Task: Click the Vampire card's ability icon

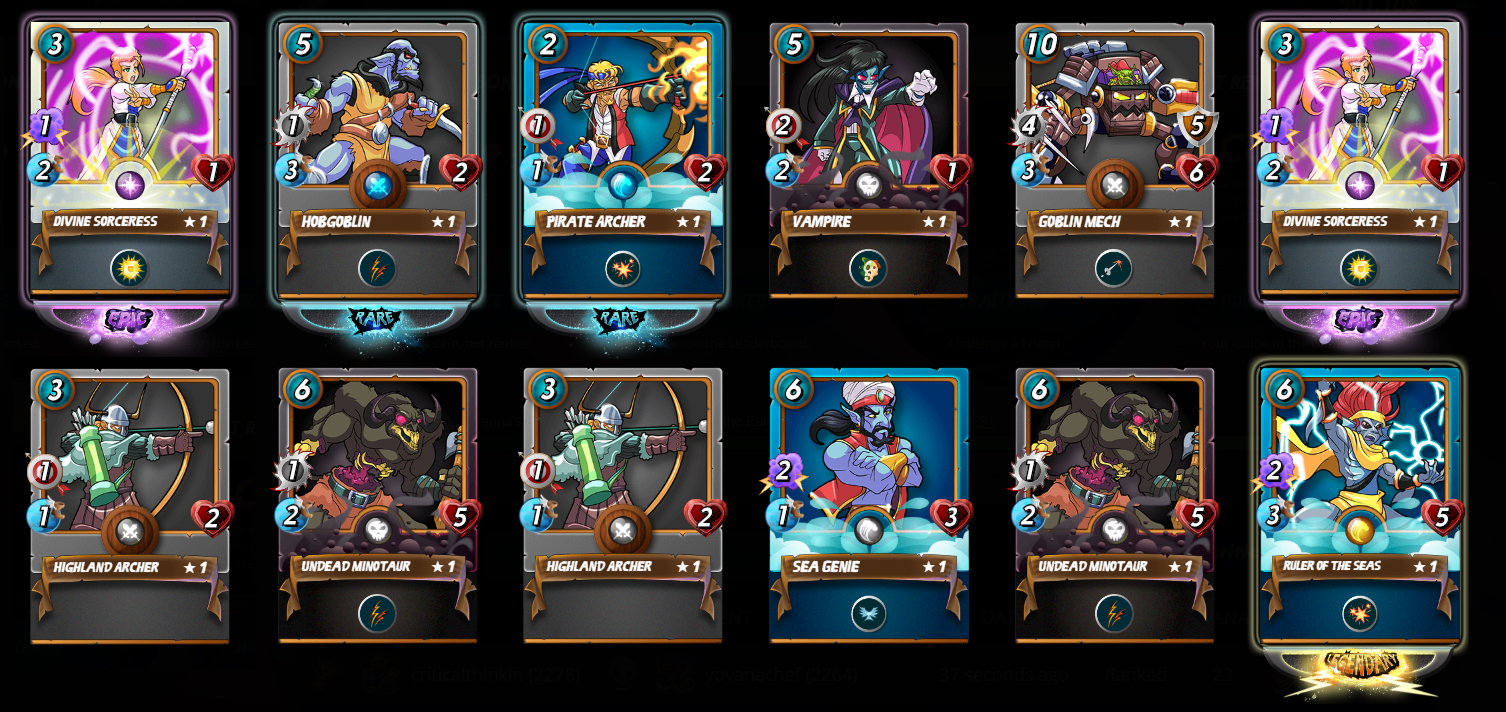Action: point(868,268)
